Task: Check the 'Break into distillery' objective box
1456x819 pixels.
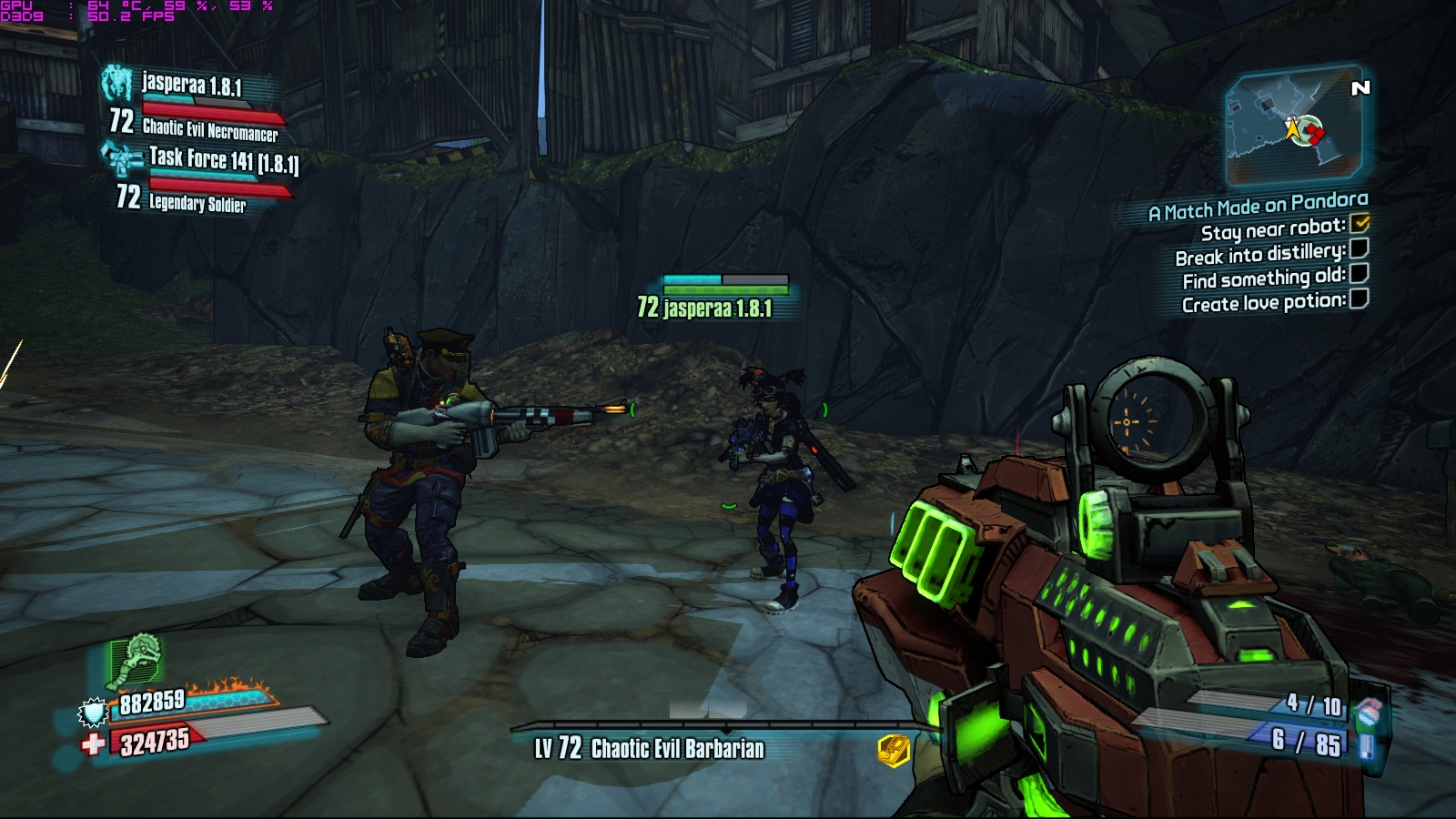Action: (1359, 248)
